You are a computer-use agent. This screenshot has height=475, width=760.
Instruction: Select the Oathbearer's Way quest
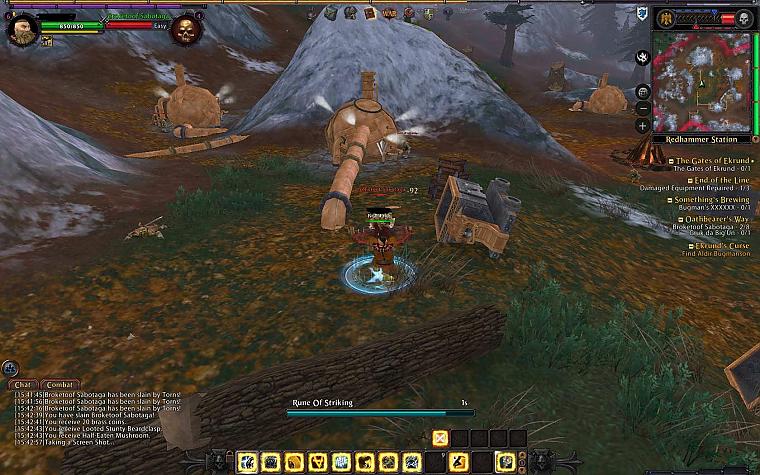[713, 219]
